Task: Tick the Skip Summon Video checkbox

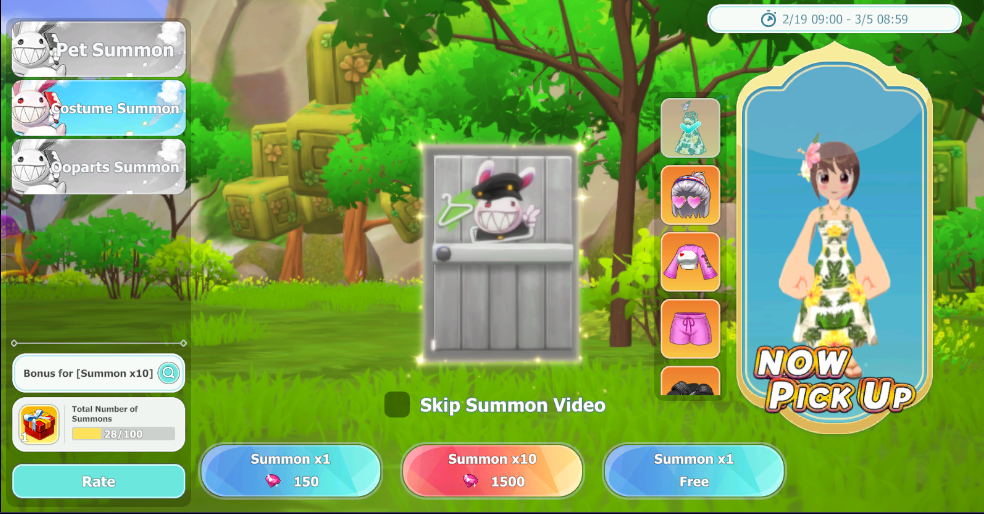Action: 397,405
